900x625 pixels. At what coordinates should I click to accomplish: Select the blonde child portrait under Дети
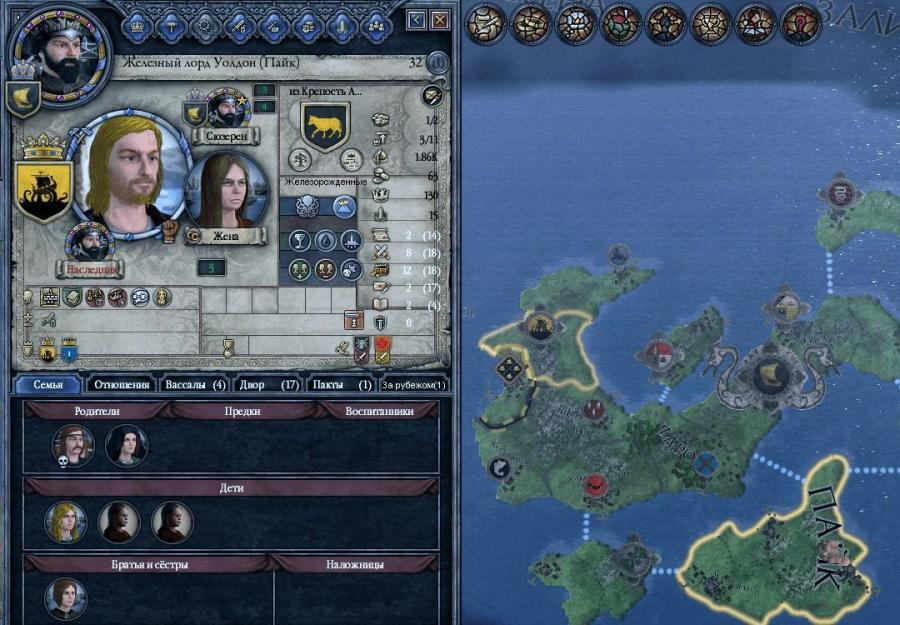(66, 522)
